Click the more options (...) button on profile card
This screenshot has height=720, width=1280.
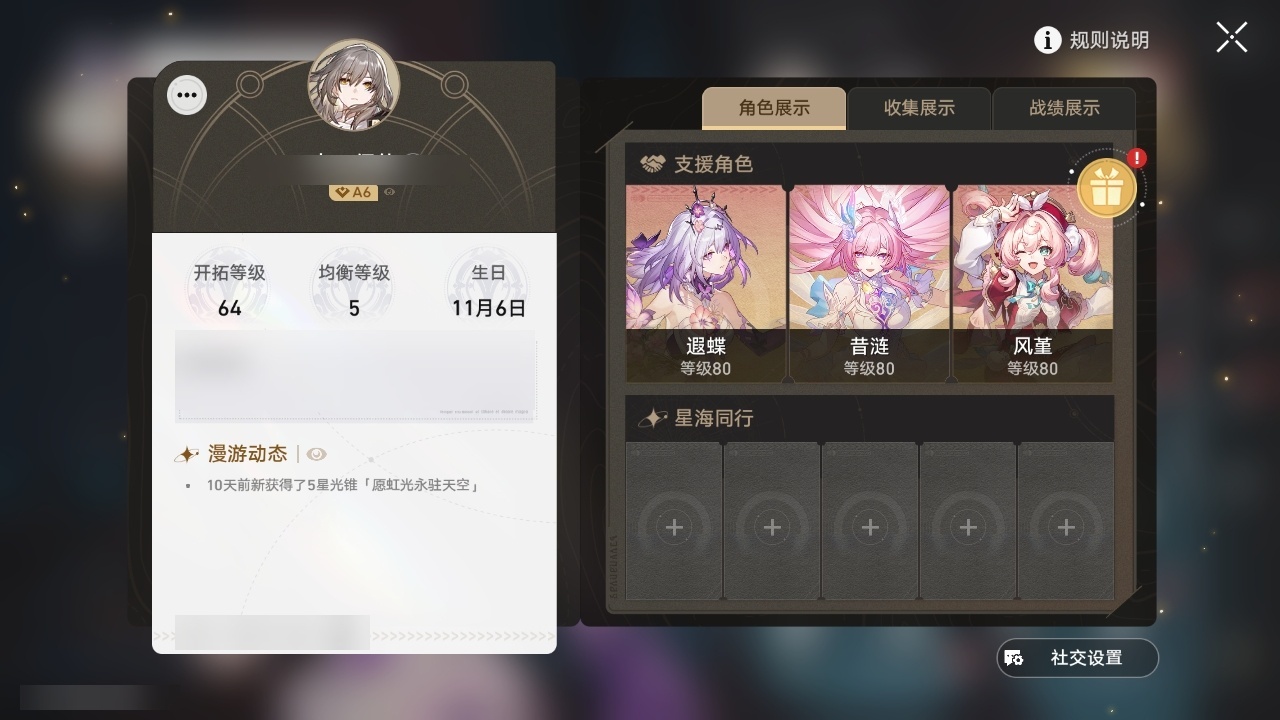(x=186, y=94)
